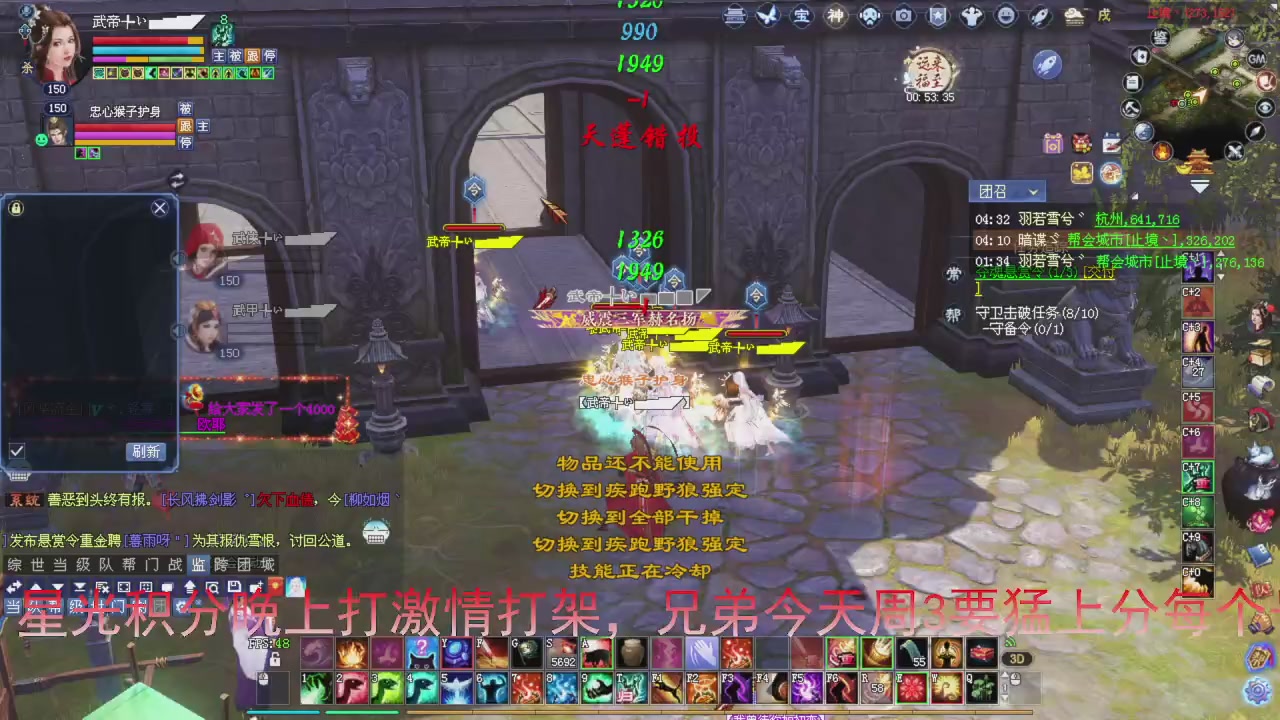Select the camera screenshot icon on top toolbar
Screen dimensions: 1280x720
[904, 15]
